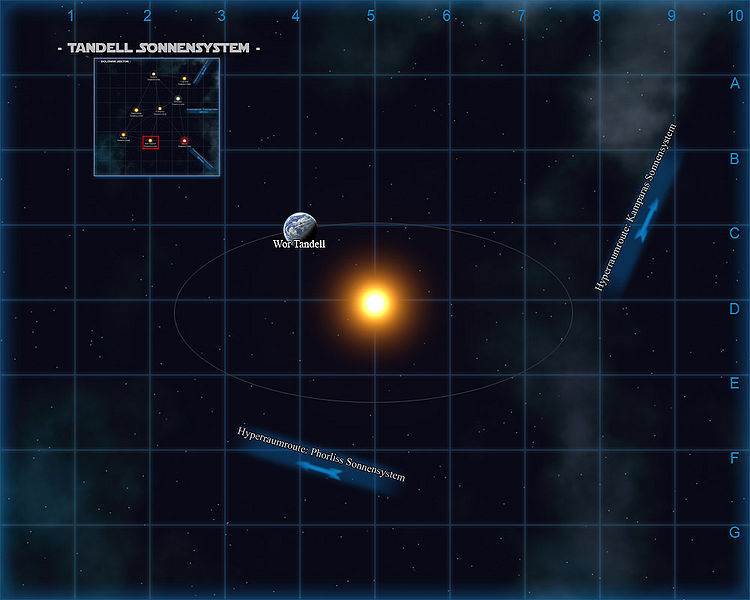Select the white star system on the minimap
Viewport: 750px width, 600px height.
pos(177,98)
